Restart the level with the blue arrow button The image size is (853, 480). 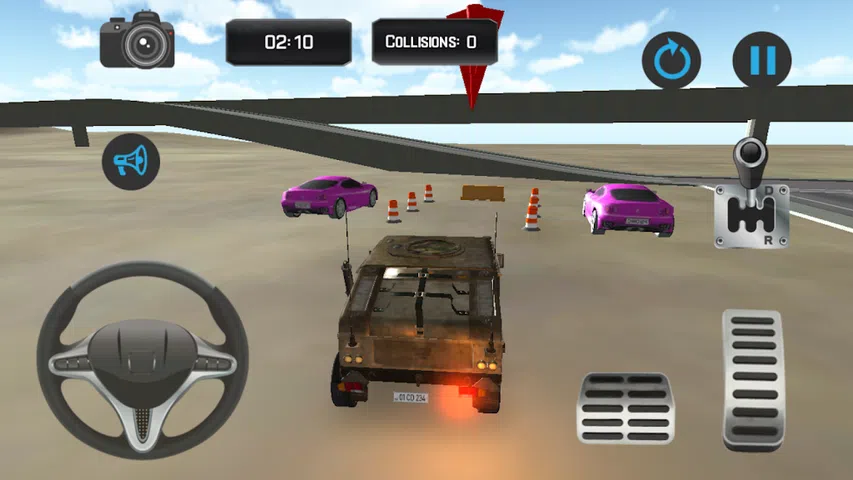coord(671,60)
